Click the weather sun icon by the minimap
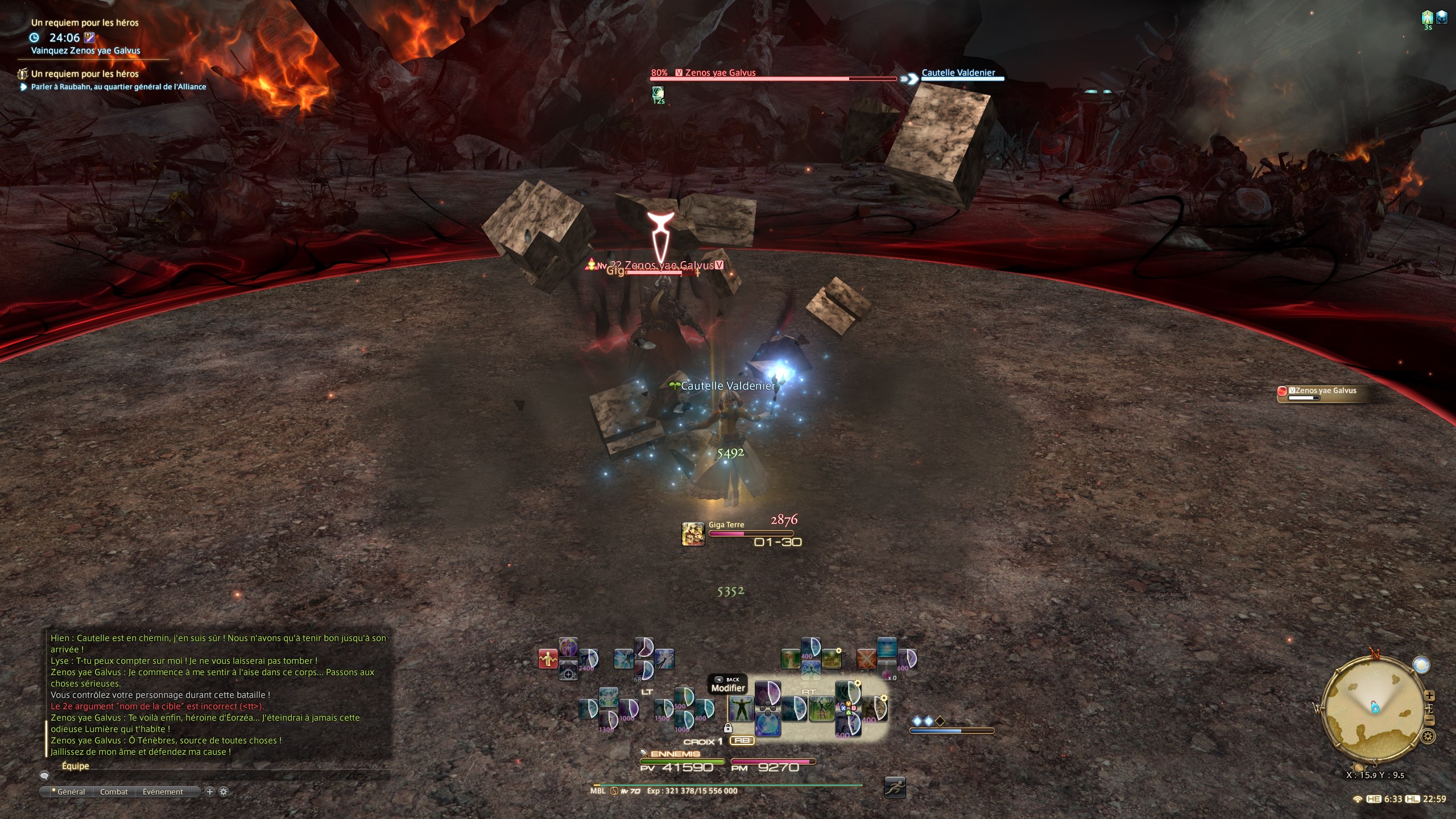 (x=1421, y=664)
